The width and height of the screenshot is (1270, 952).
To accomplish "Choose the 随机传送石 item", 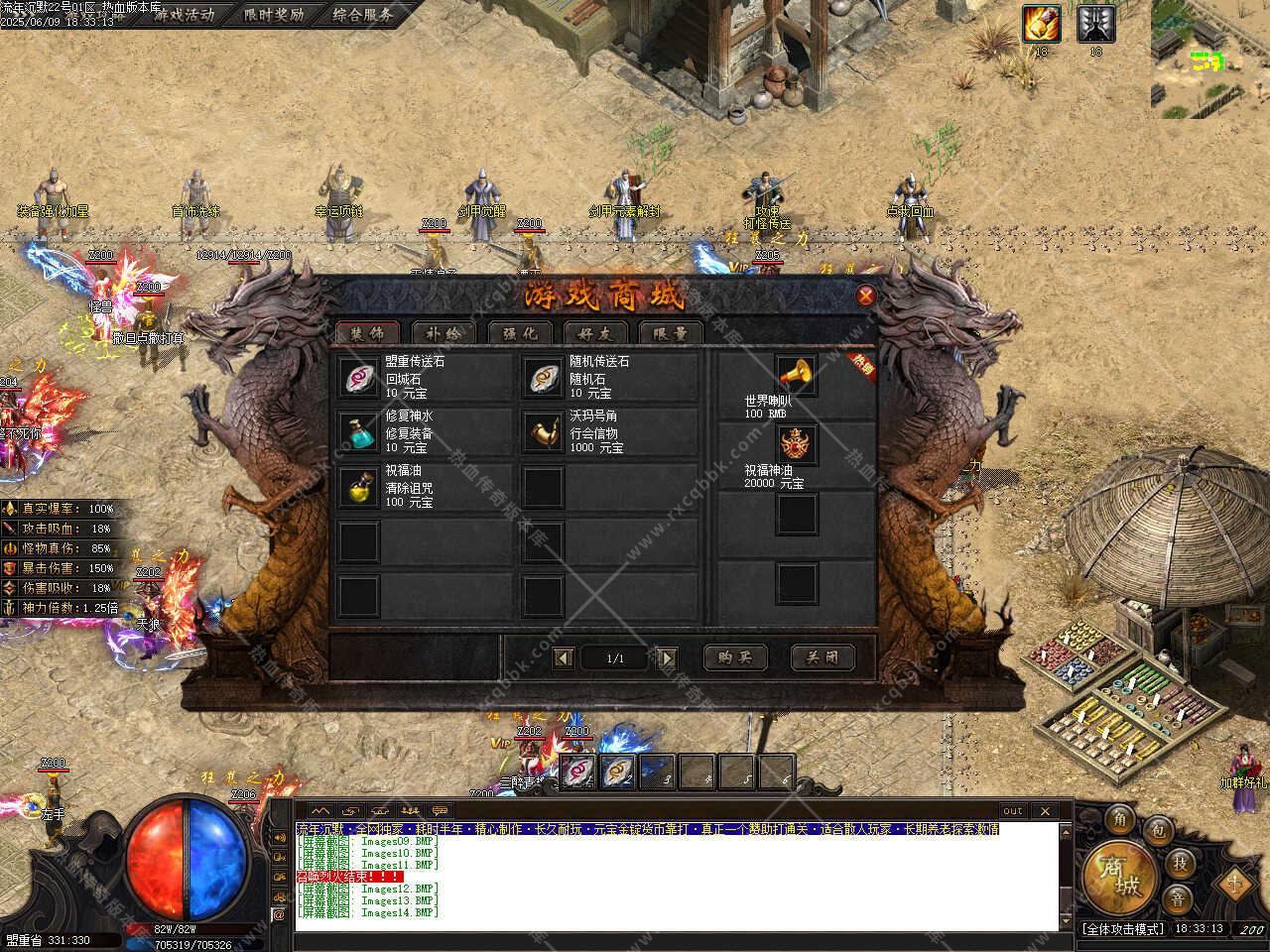I will point(542,377).
